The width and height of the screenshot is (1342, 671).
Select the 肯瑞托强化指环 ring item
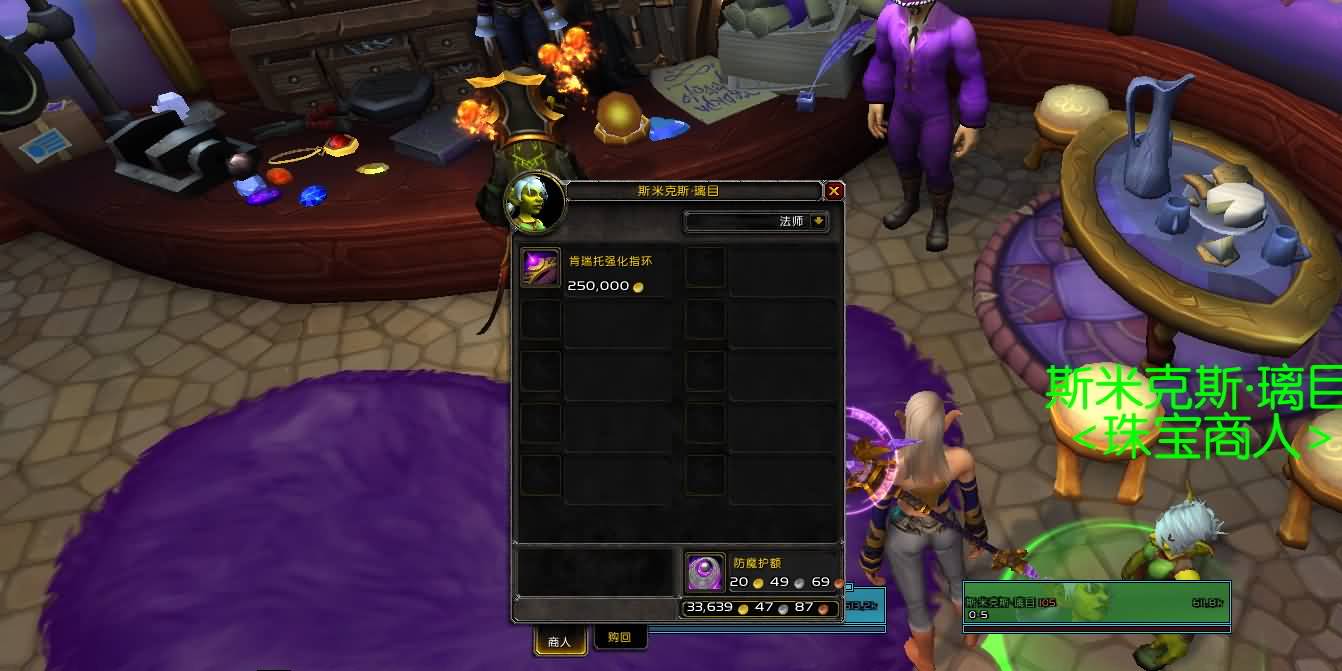pyautogui.click(x=541, y=268)
